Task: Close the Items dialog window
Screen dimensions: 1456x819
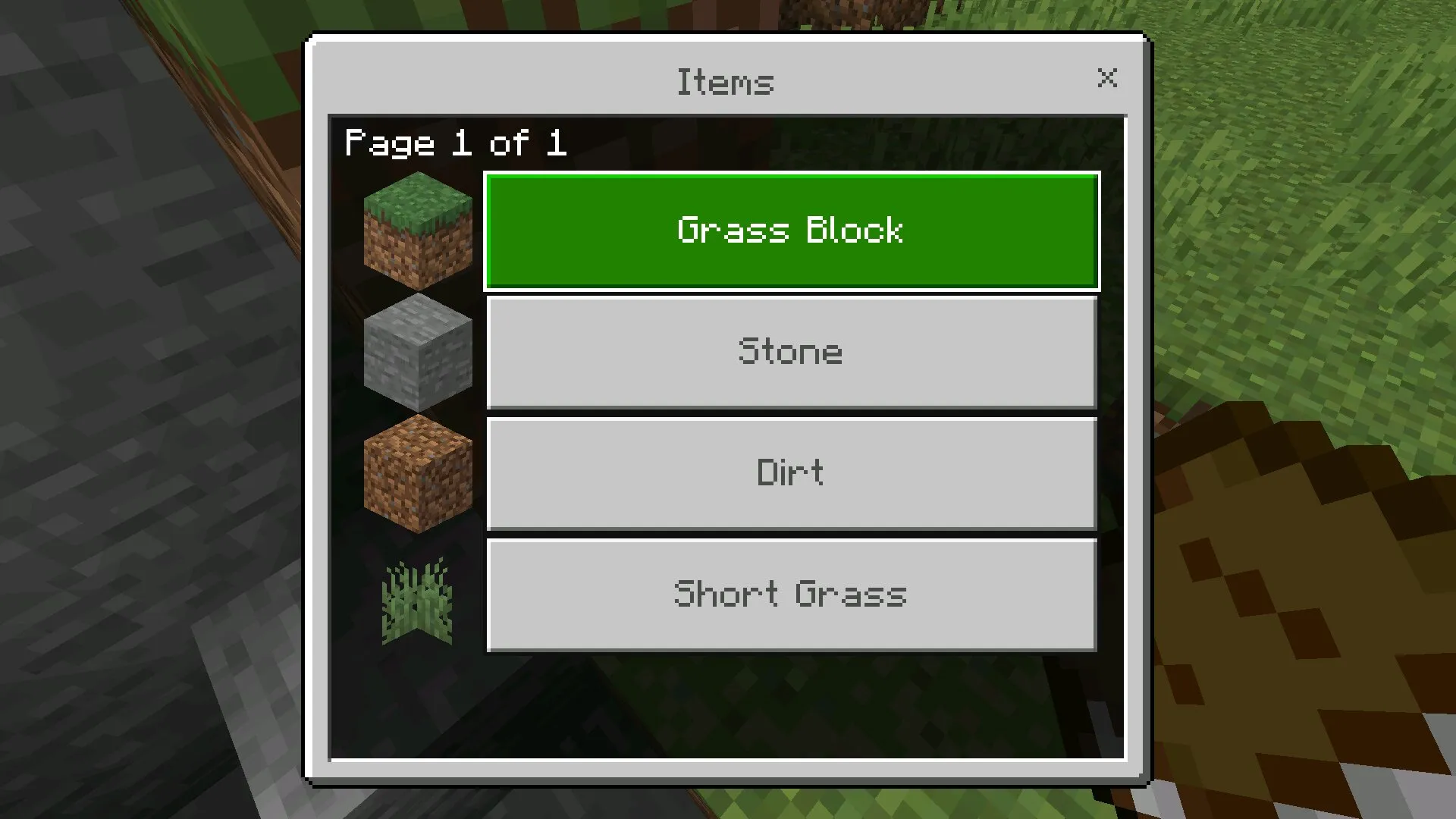Action: [1107, 77]
